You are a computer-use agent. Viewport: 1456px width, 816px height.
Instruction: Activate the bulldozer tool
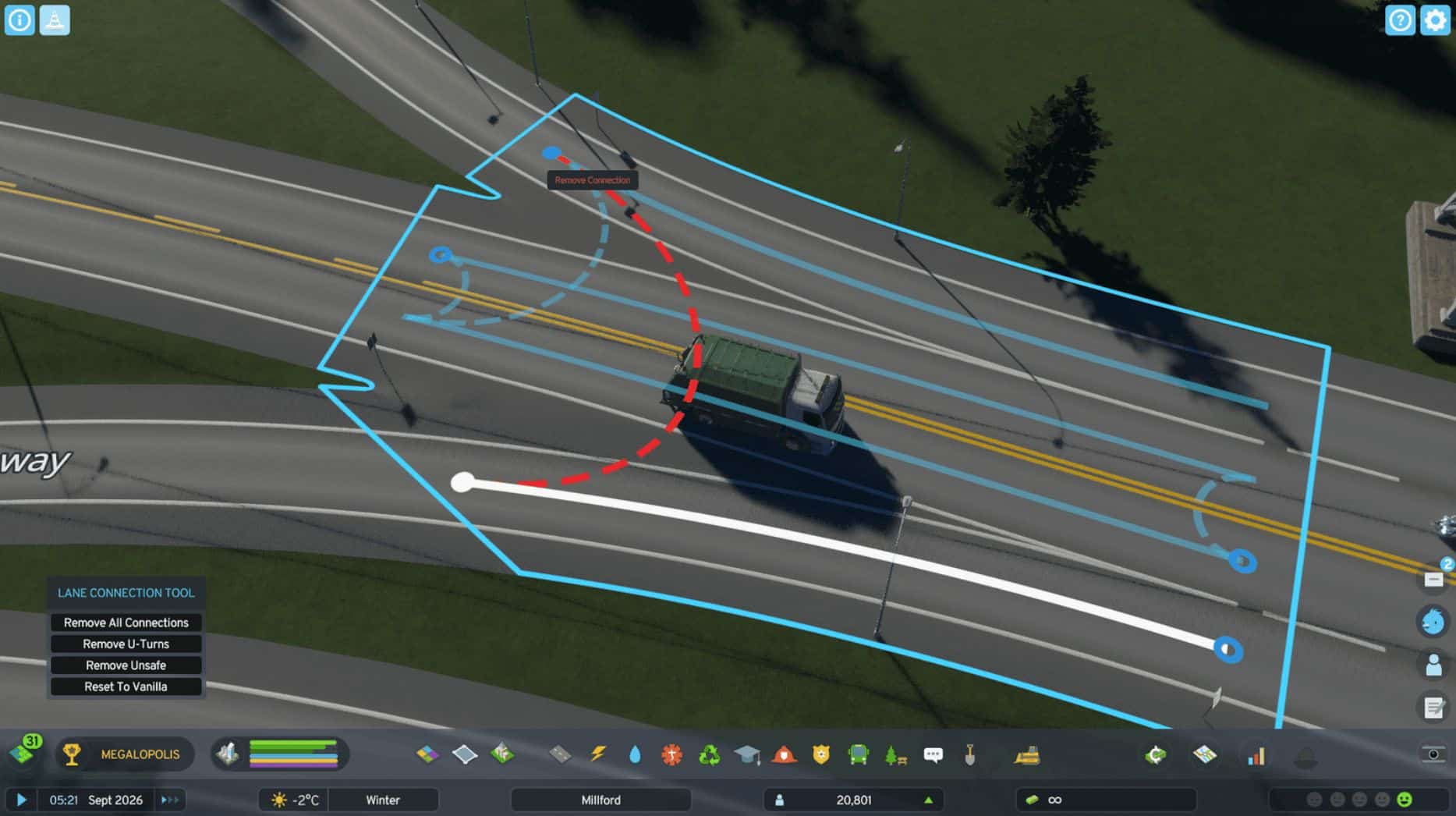tap(1027, 754)
